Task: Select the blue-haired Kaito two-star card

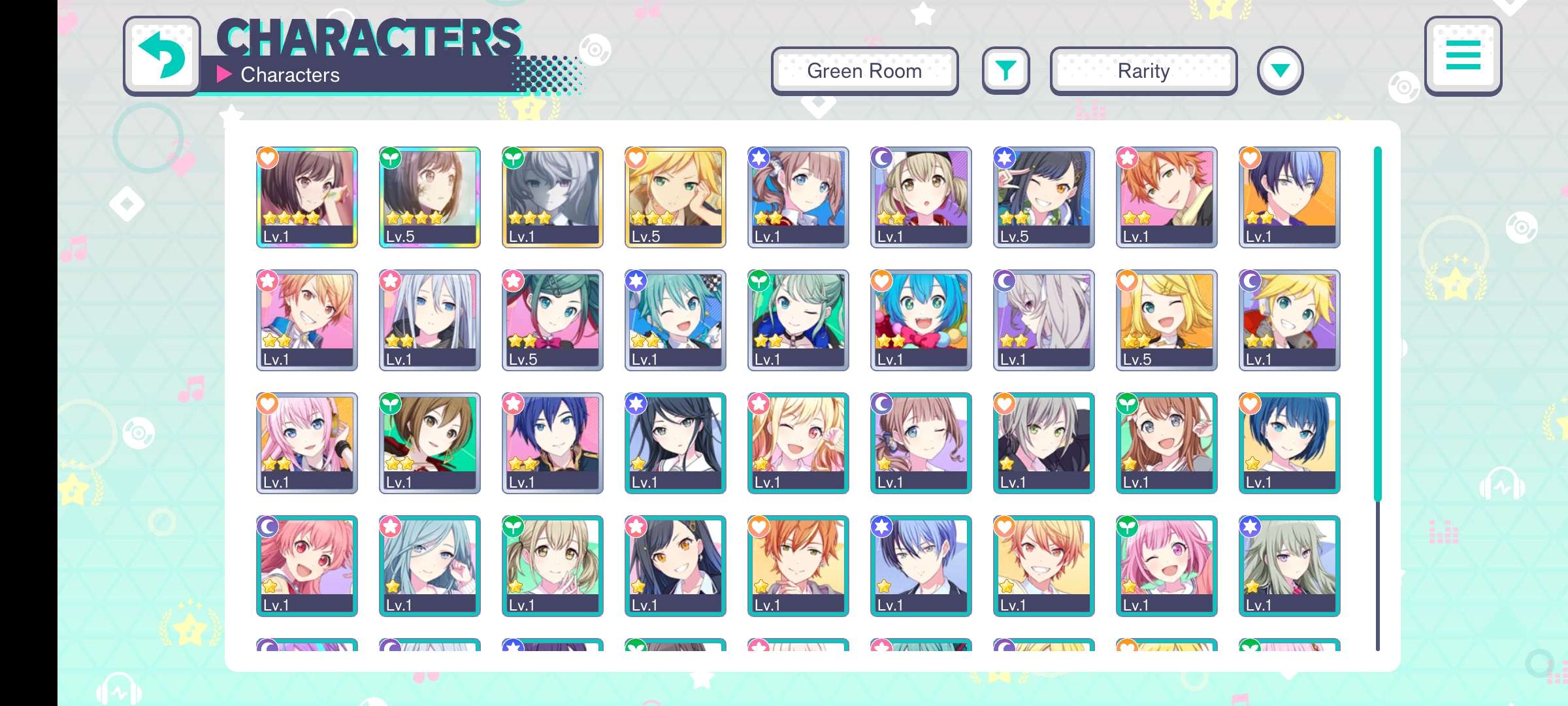Action: [x=552, y=443]
